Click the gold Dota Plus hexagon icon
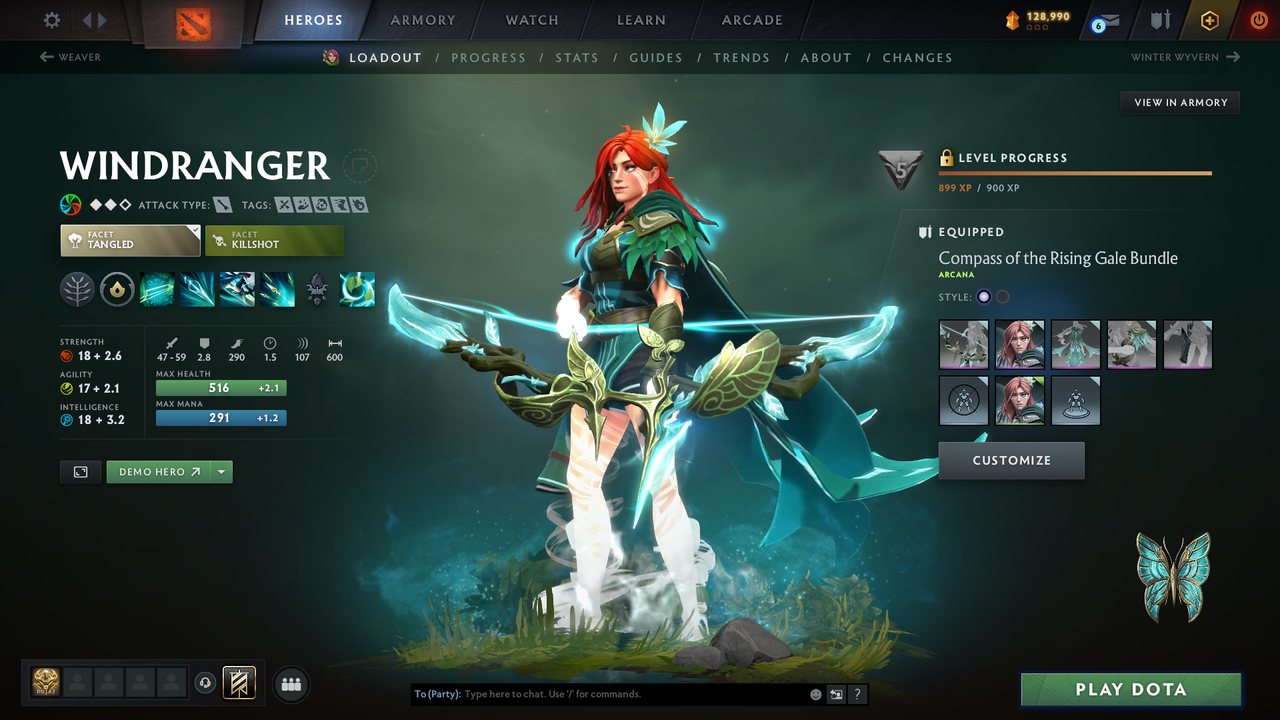The width and height of the screenshot is (1280, 720). click(1209, 19)
